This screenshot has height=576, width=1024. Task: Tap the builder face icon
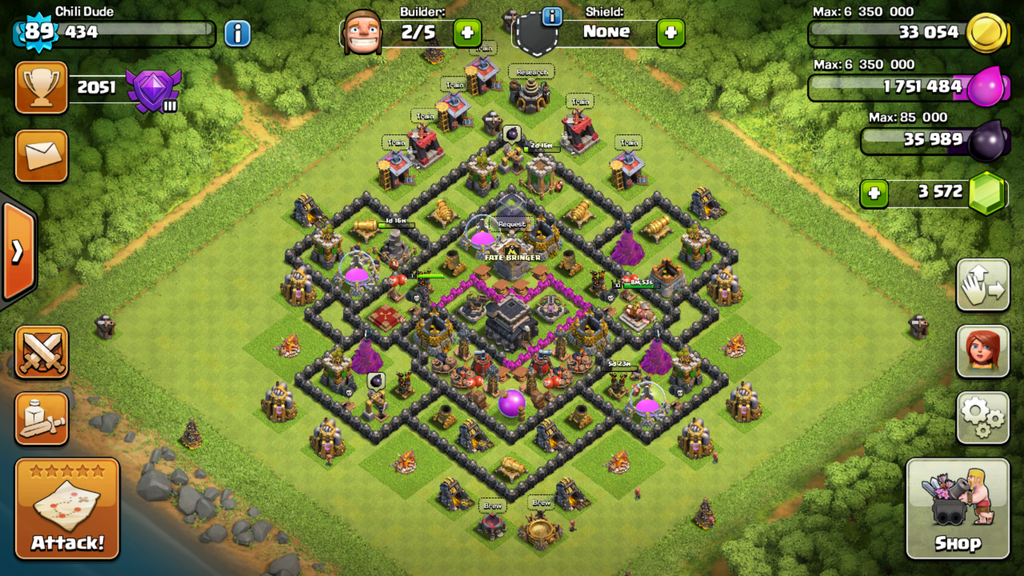pos(362,33)
